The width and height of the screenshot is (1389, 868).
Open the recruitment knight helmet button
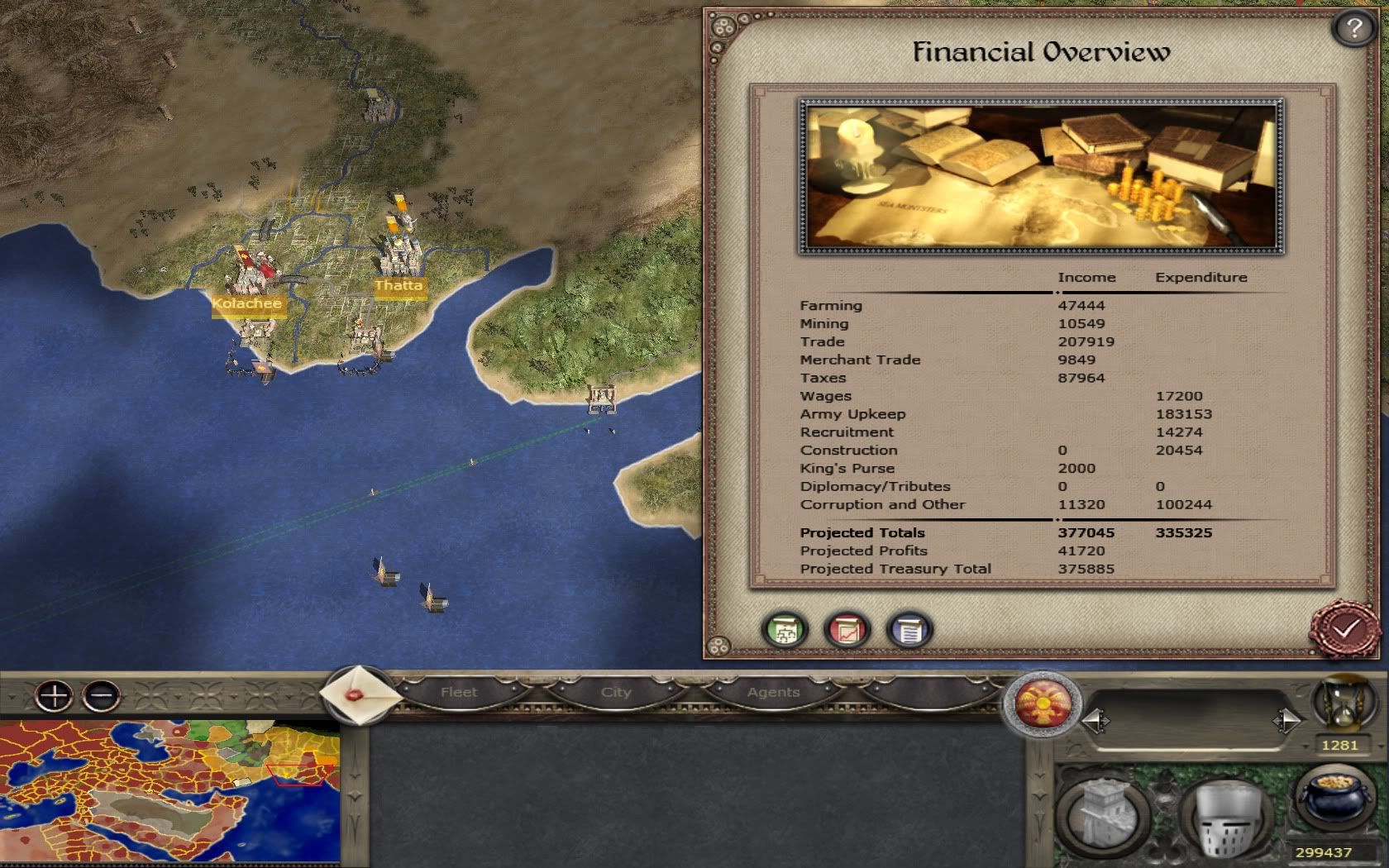click(x=1226, y=816)
